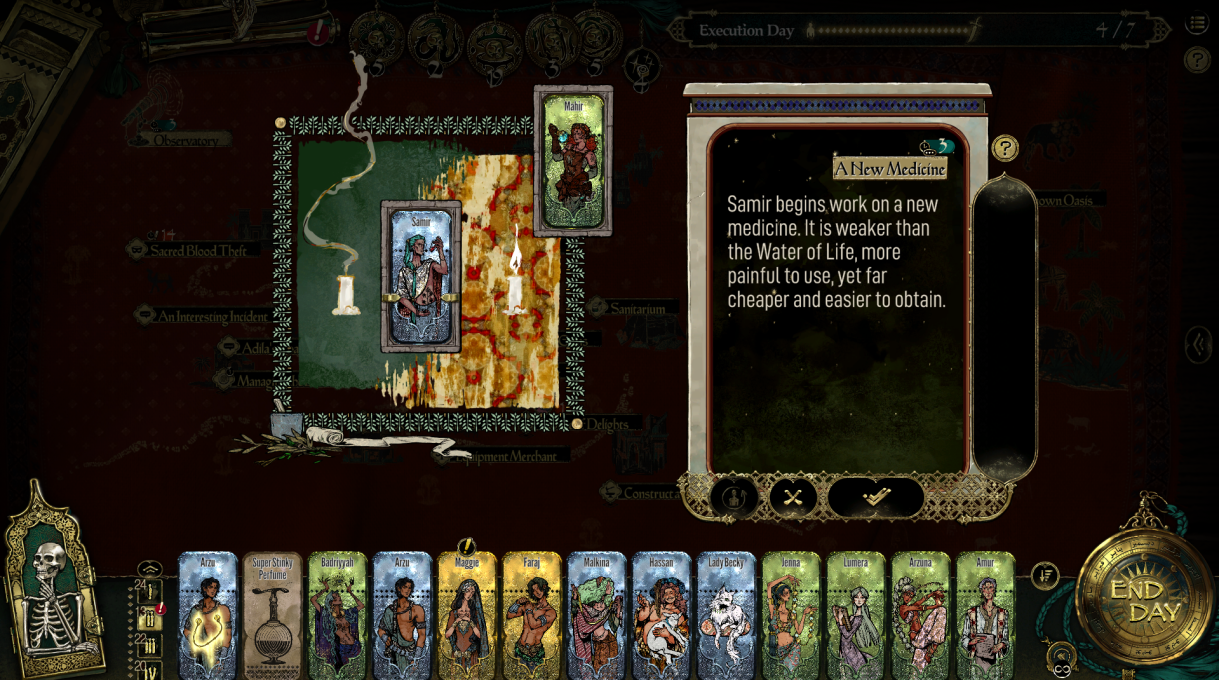The image size is (1219, 680).
Task: Pick the Faraj card
Action: (x=531, y=615)
